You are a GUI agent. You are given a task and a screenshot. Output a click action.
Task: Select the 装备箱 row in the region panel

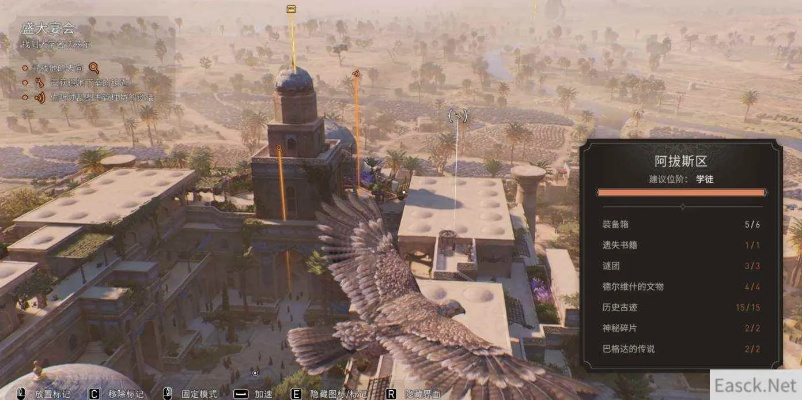[x=680, y=226]
